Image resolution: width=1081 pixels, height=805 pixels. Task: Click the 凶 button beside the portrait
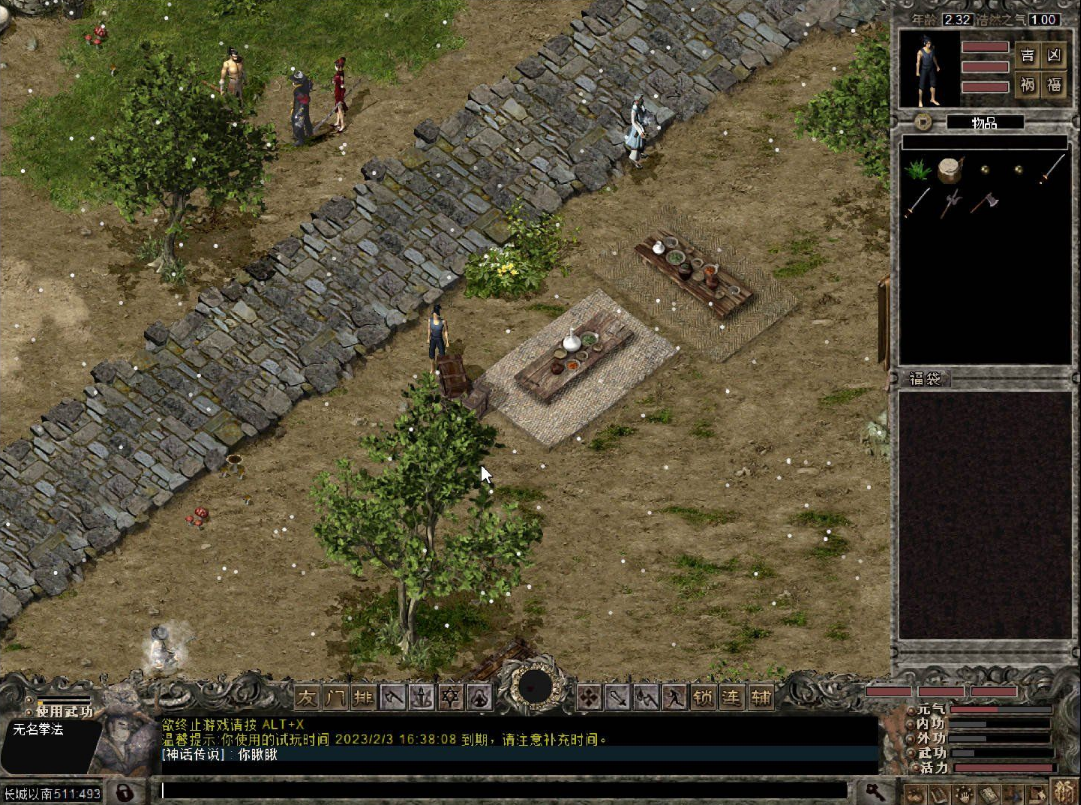[1054, 55]
